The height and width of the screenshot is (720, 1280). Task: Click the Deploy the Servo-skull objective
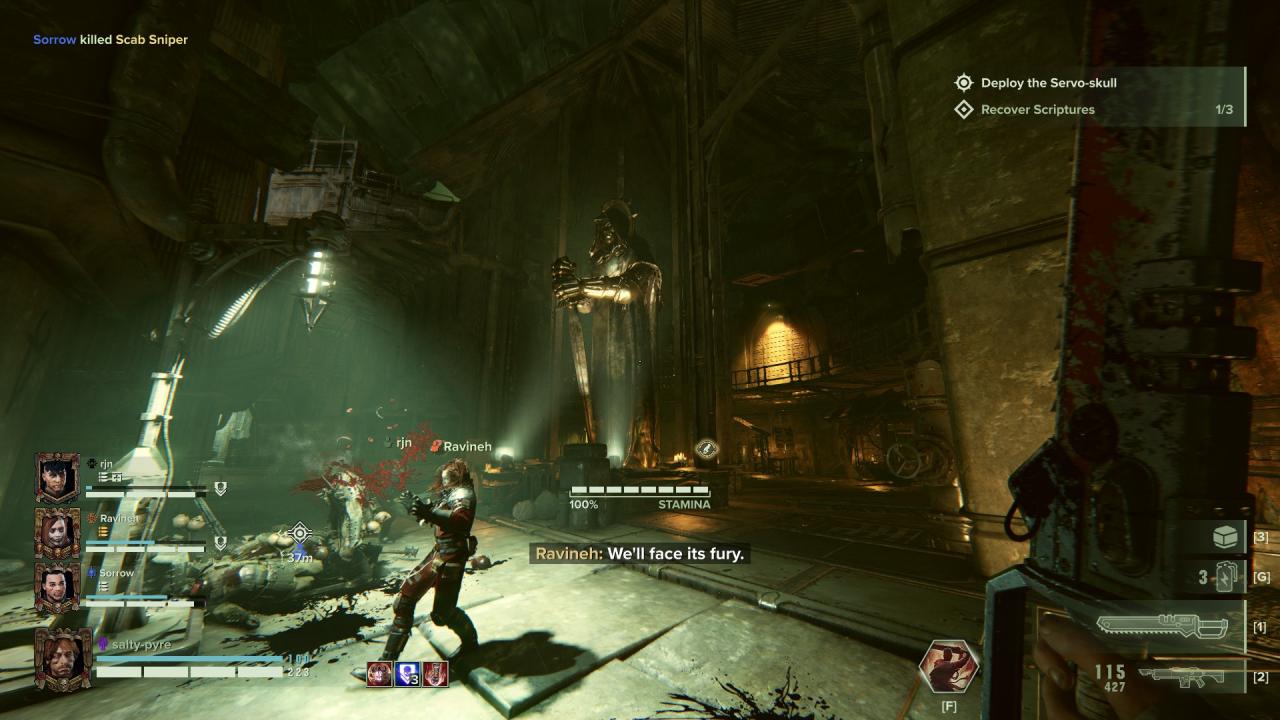coord(1048,83)
